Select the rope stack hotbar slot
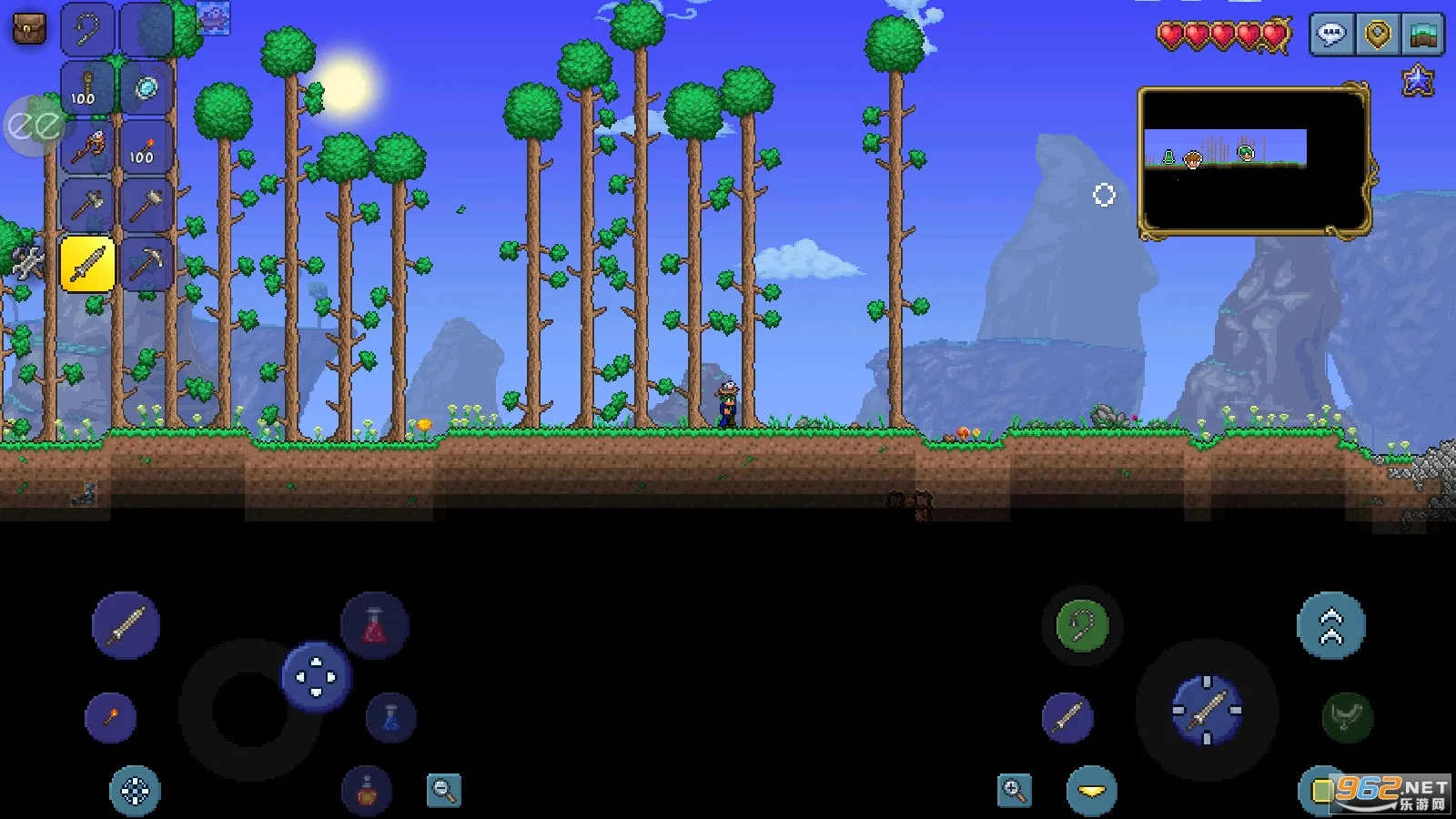The height and width of the screenshot is (819, 1456). click(x=88, y=89)
